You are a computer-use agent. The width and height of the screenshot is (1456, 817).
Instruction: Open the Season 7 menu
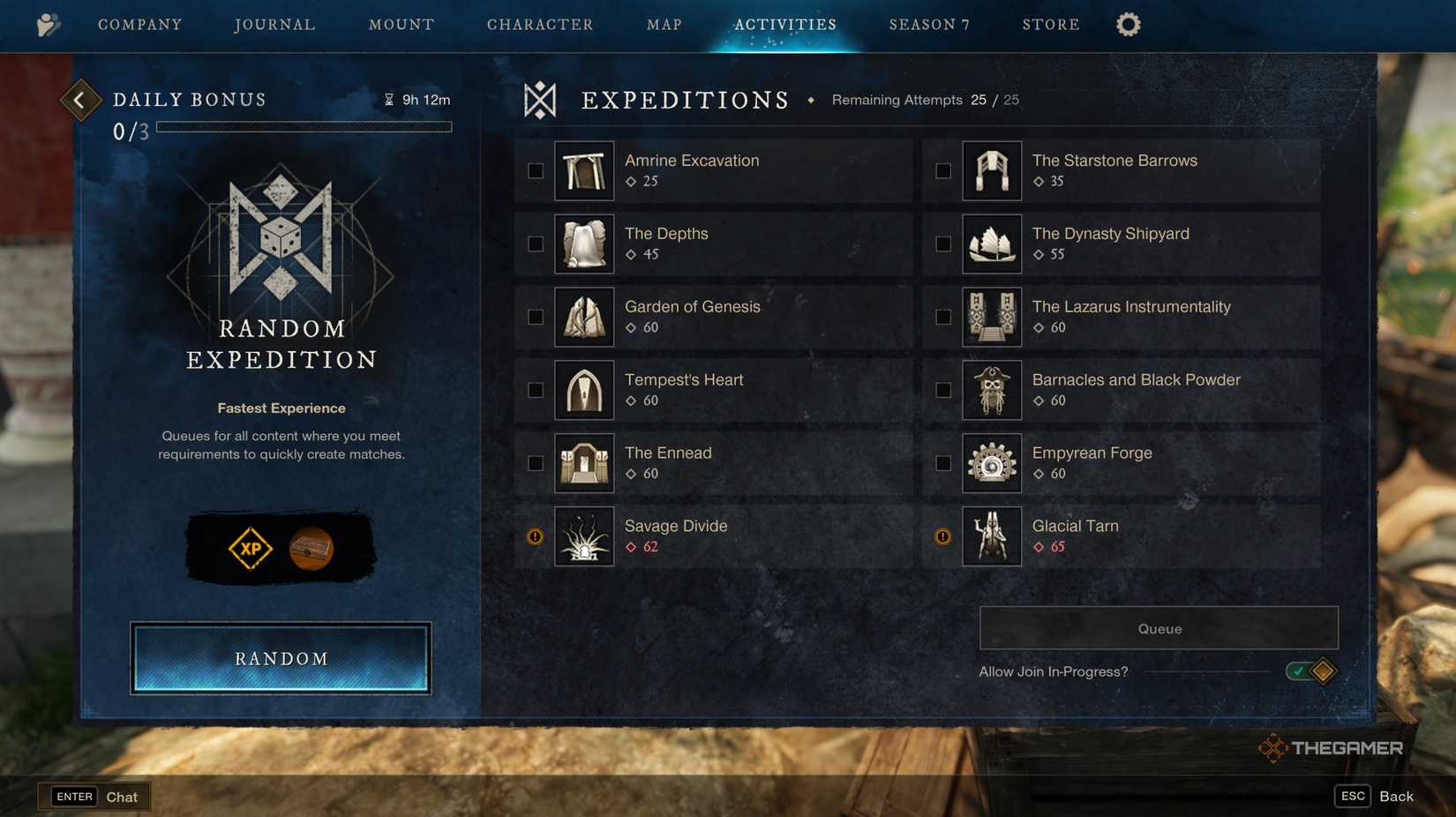(928, 25)
